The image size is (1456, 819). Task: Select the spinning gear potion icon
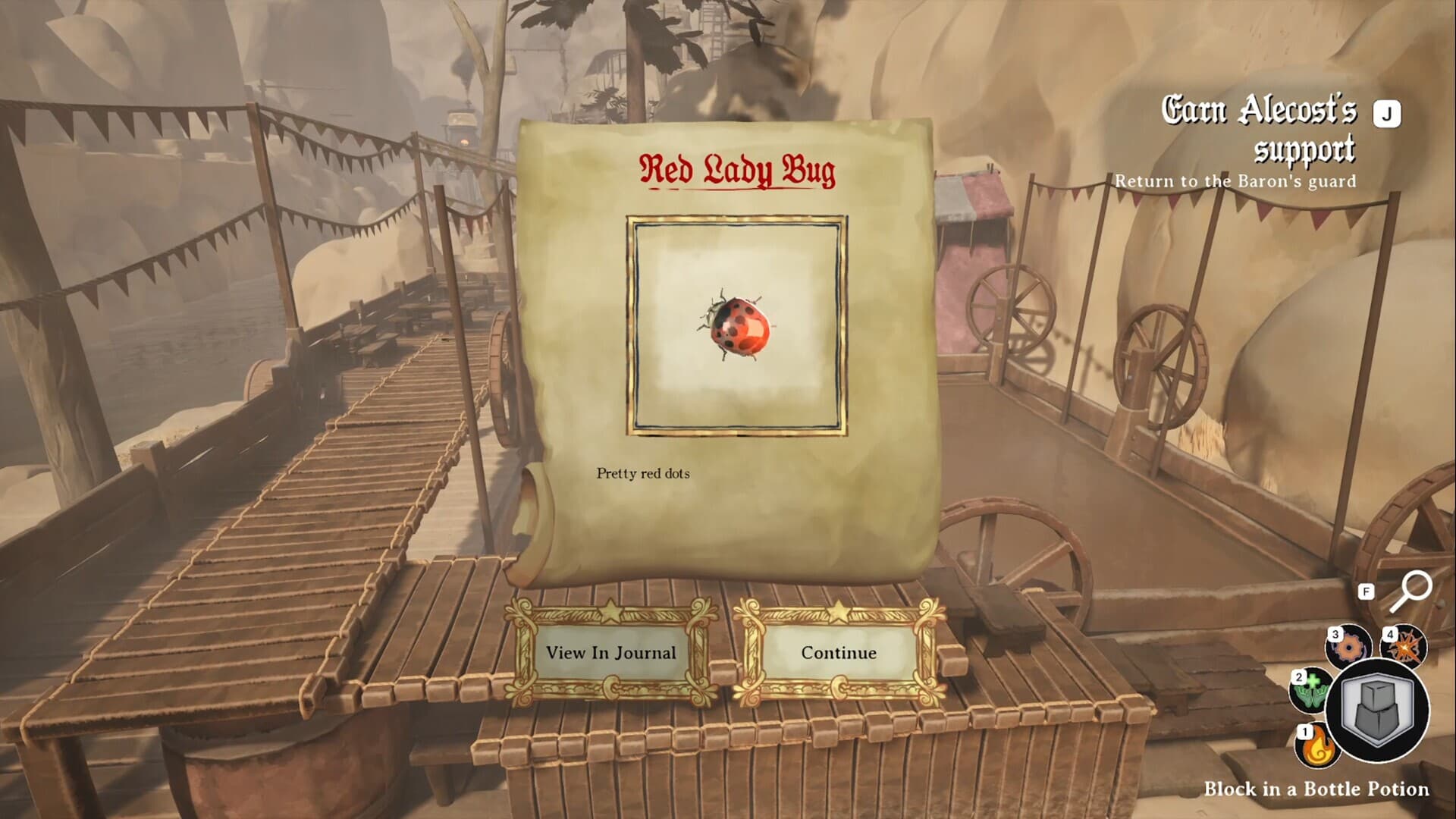coord(1348,647)
